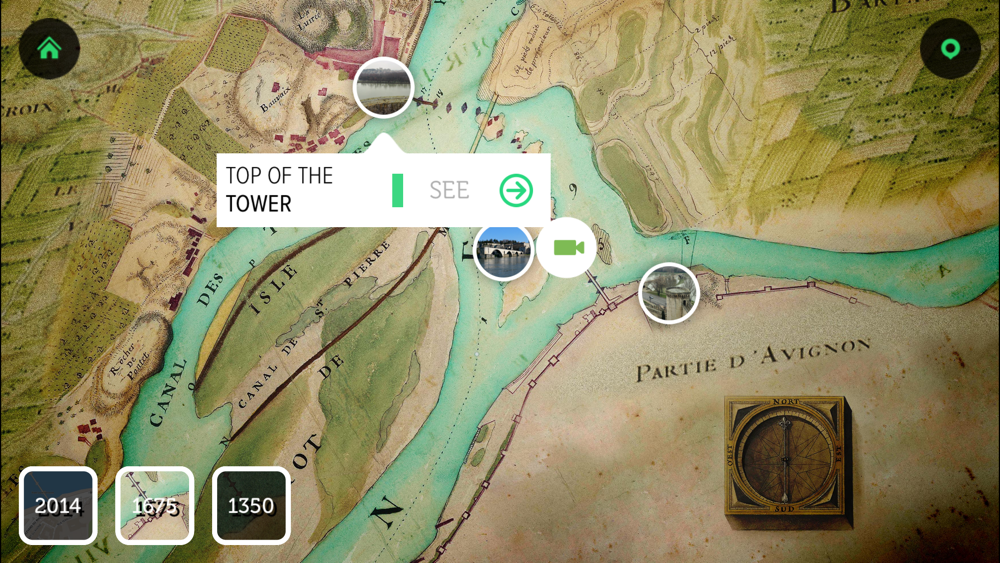Select the stone gateway photo marker
This screenshot has width=1000, height=563.
point(668,293)
